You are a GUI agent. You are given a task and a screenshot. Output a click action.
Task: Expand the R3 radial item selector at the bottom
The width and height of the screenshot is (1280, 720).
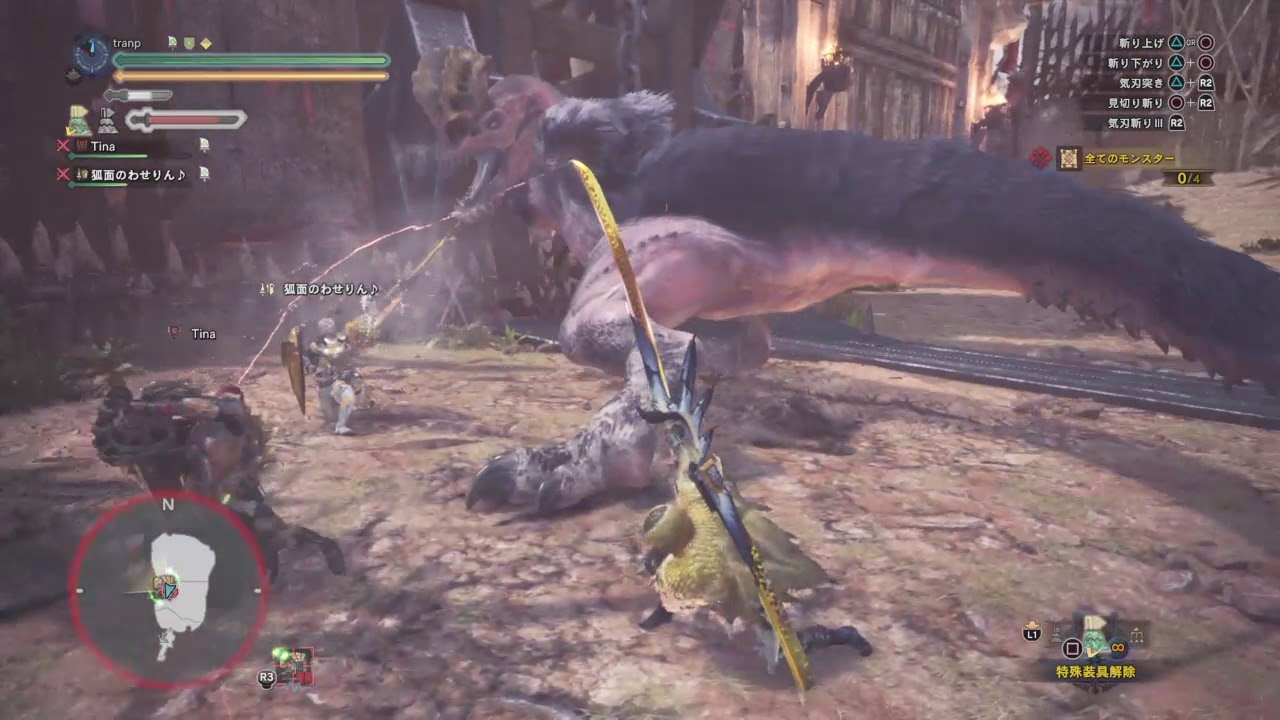point(267,677)
